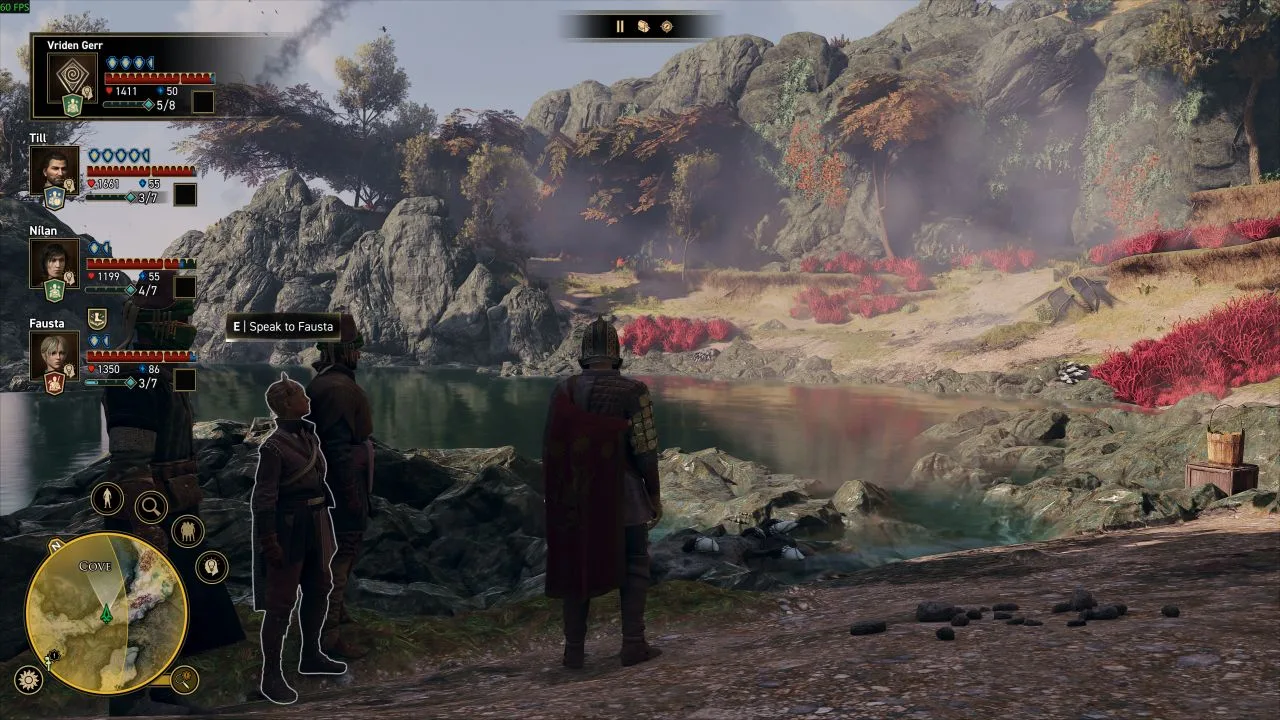This screenshot has height=720, width=1280.
Task: Click the single character silhouette button
Action: 107,498
